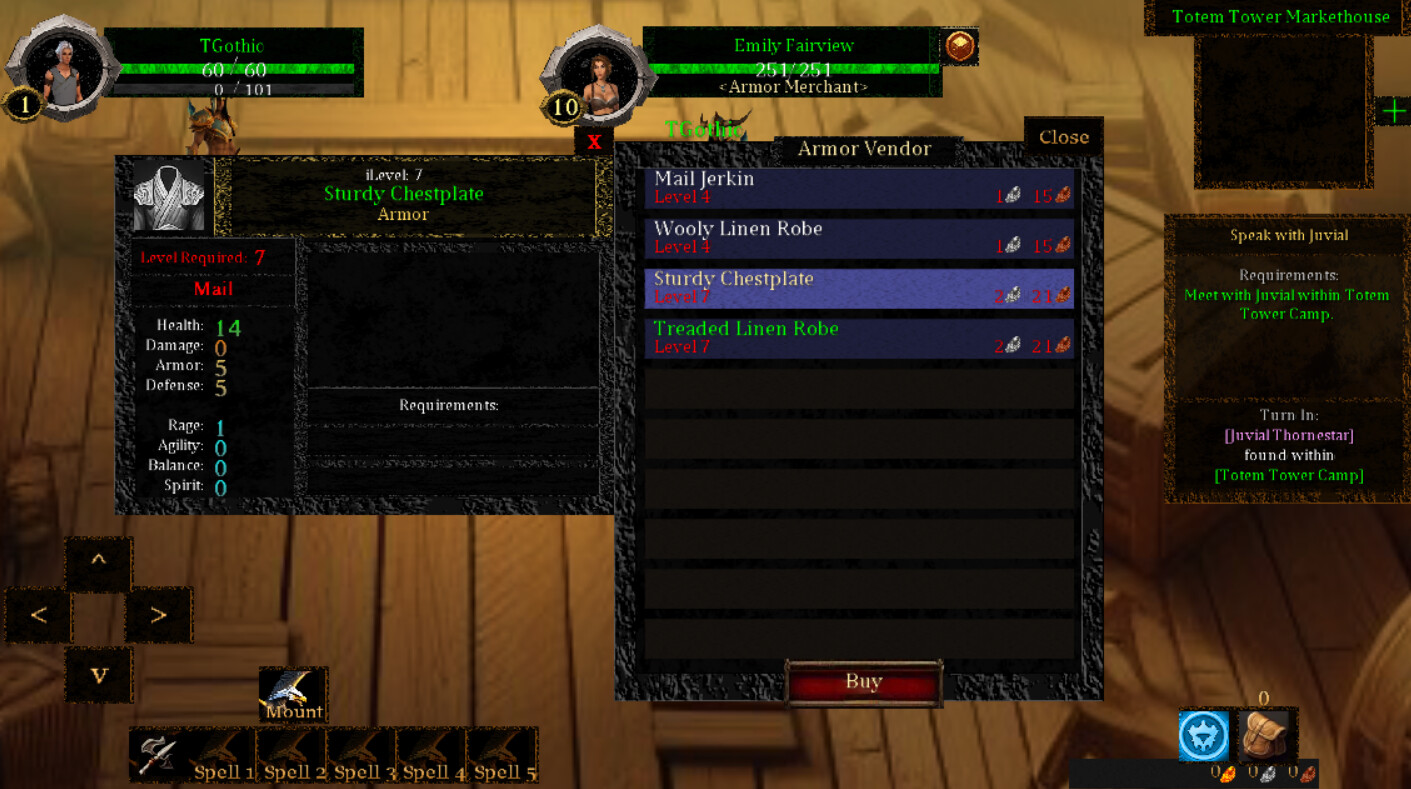Click the Sturdy Chestplate armor thumbnail
1411x789 pixels.
(169, 193)
